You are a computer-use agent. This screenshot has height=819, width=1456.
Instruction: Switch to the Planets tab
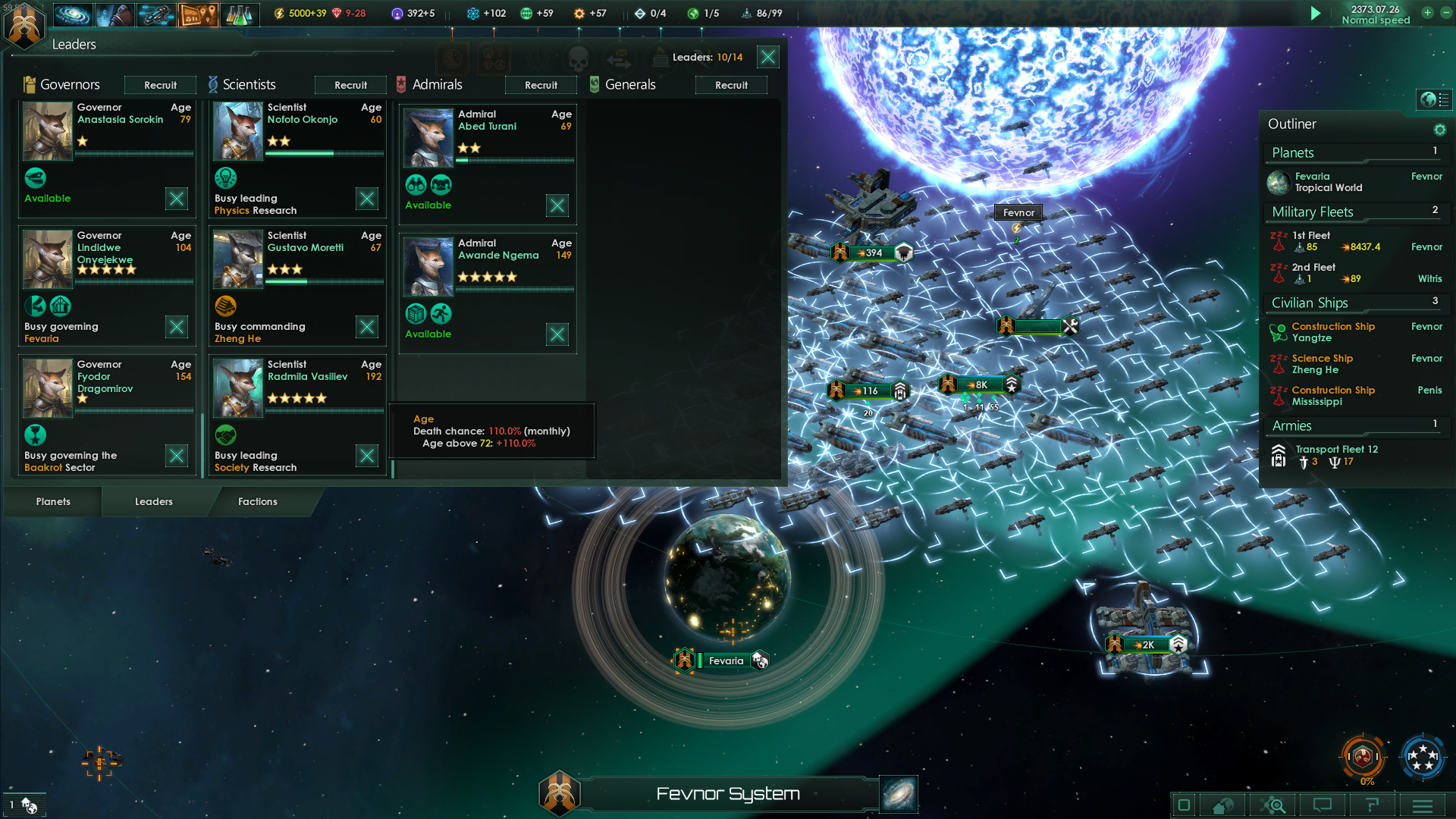coord(53,501)
